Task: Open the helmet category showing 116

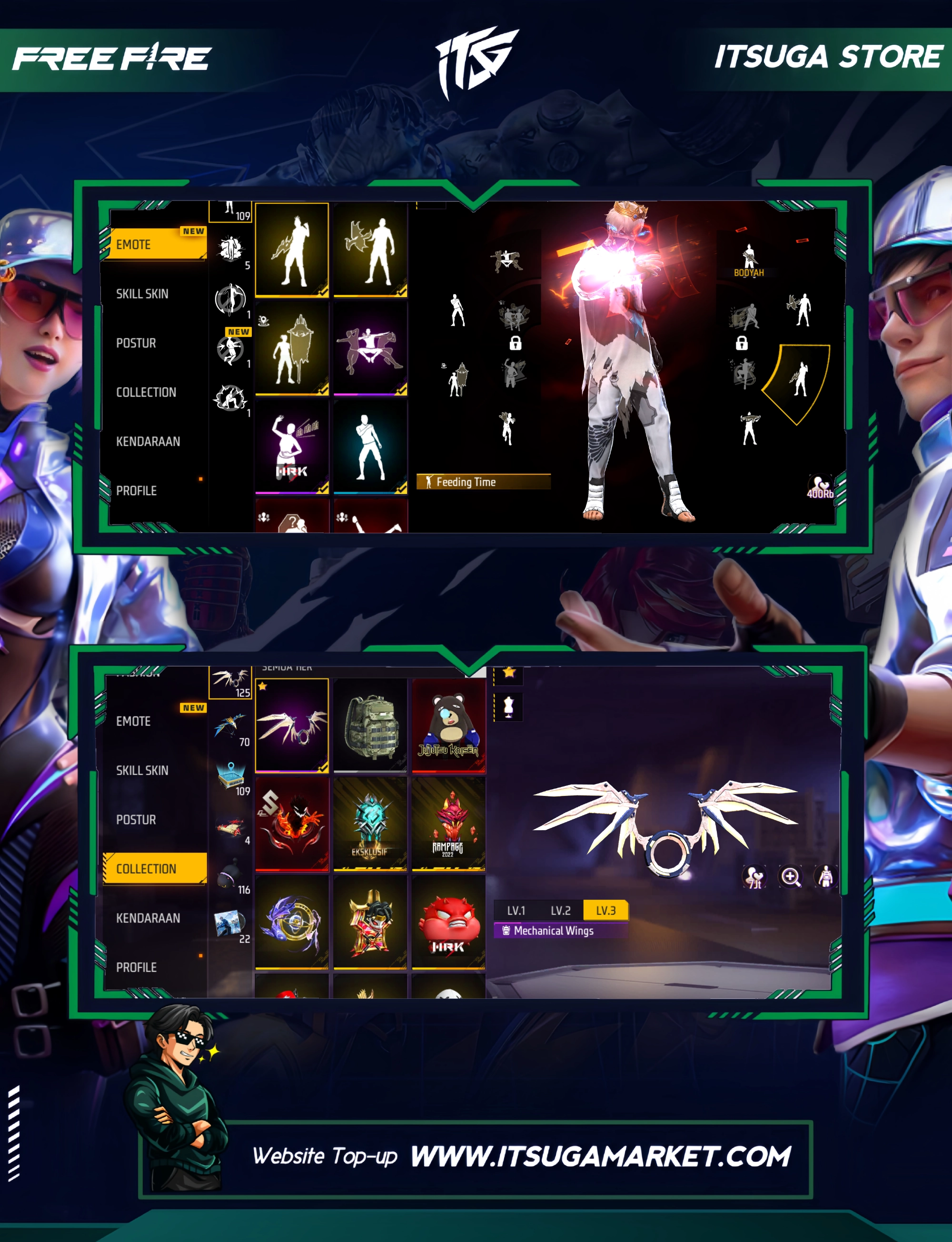Action: (x=232, y=876)
